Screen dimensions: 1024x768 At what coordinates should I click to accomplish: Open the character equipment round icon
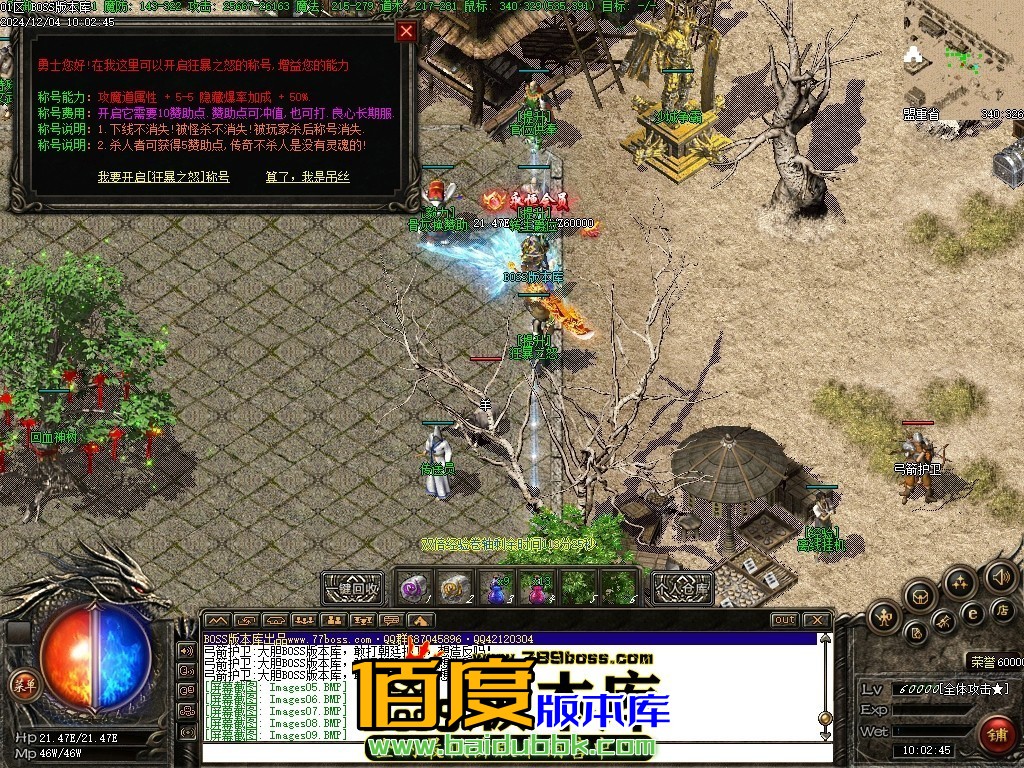pos(886,617)
